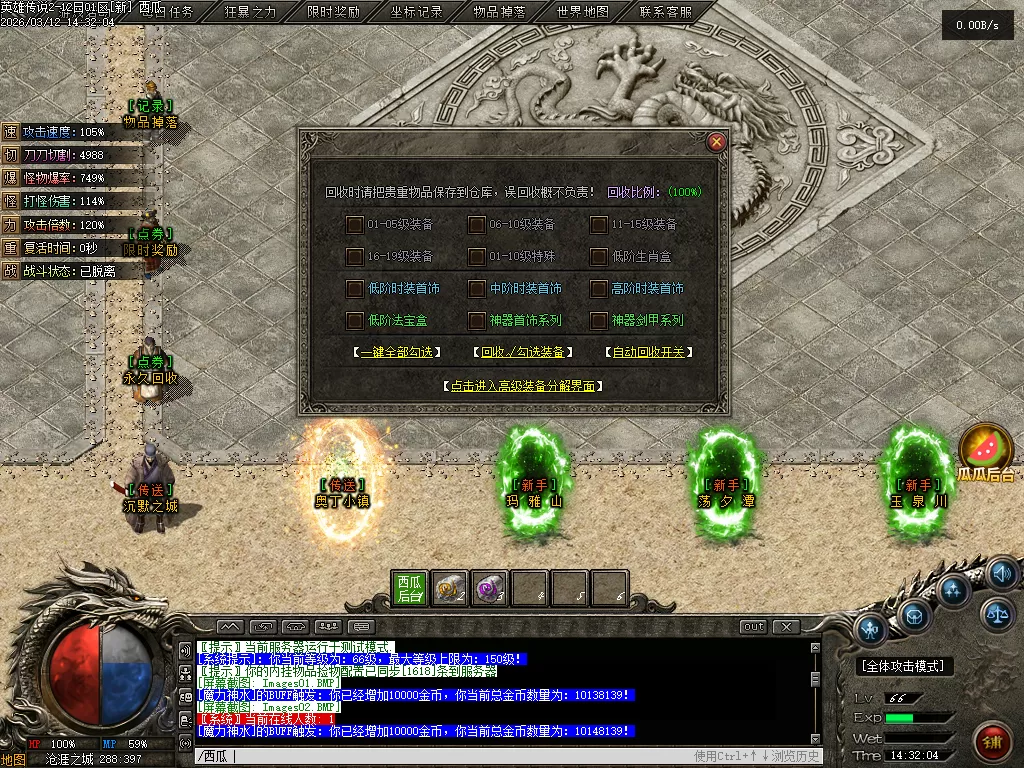Tick the 11-15级装备 checkbox

tap(599, 225)
